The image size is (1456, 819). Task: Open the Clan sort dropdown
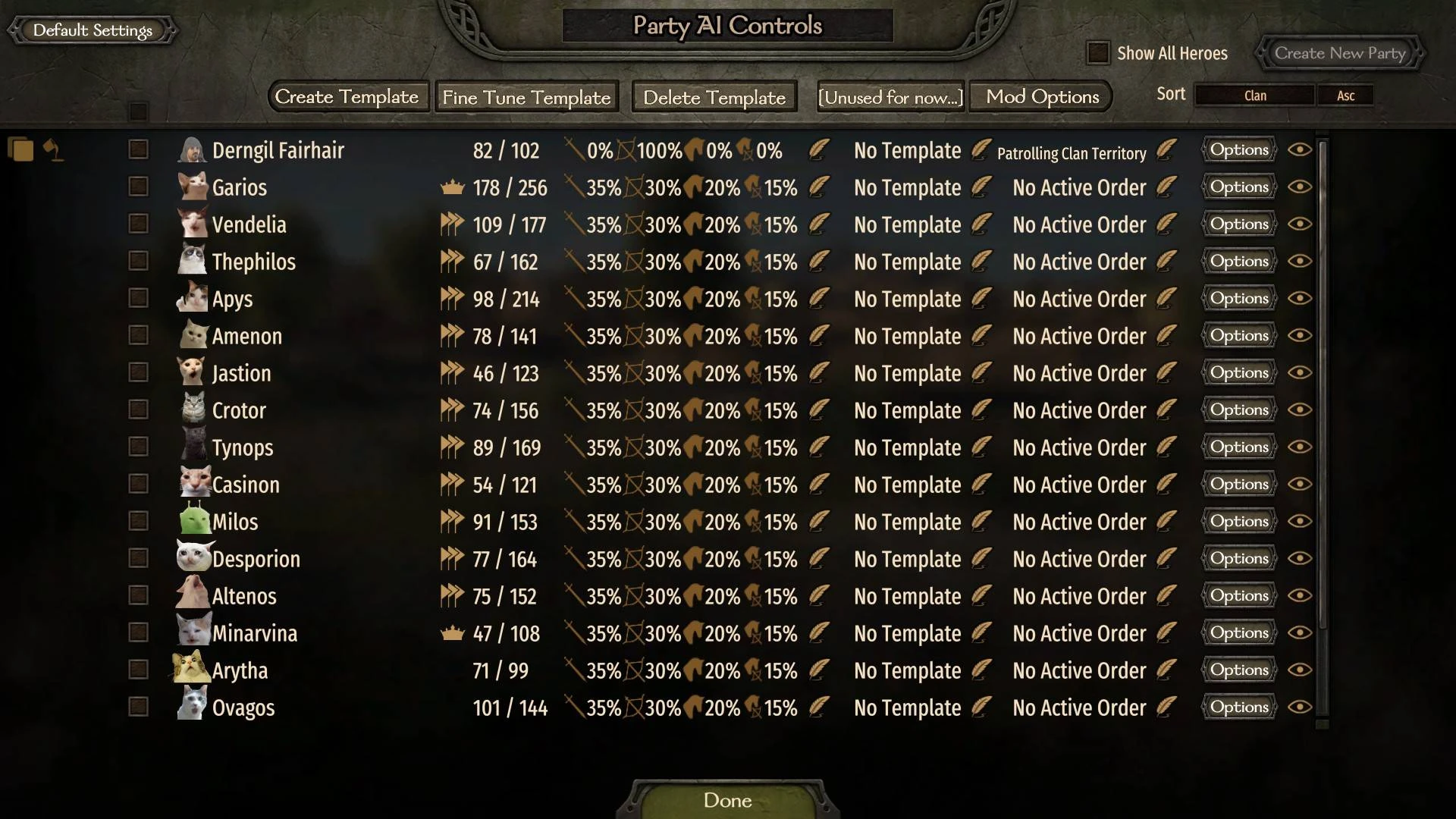tap(1254, 95)
